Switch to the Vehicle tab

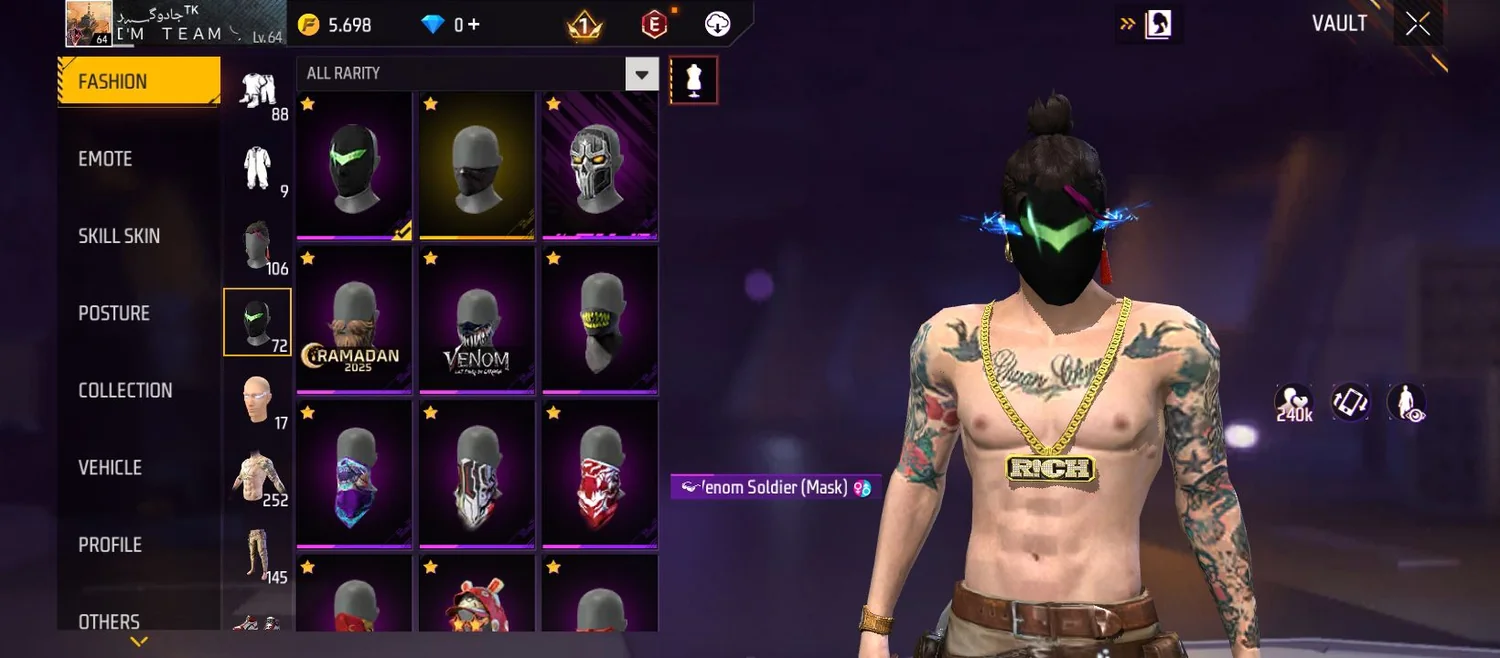click(x=110, y=467)
